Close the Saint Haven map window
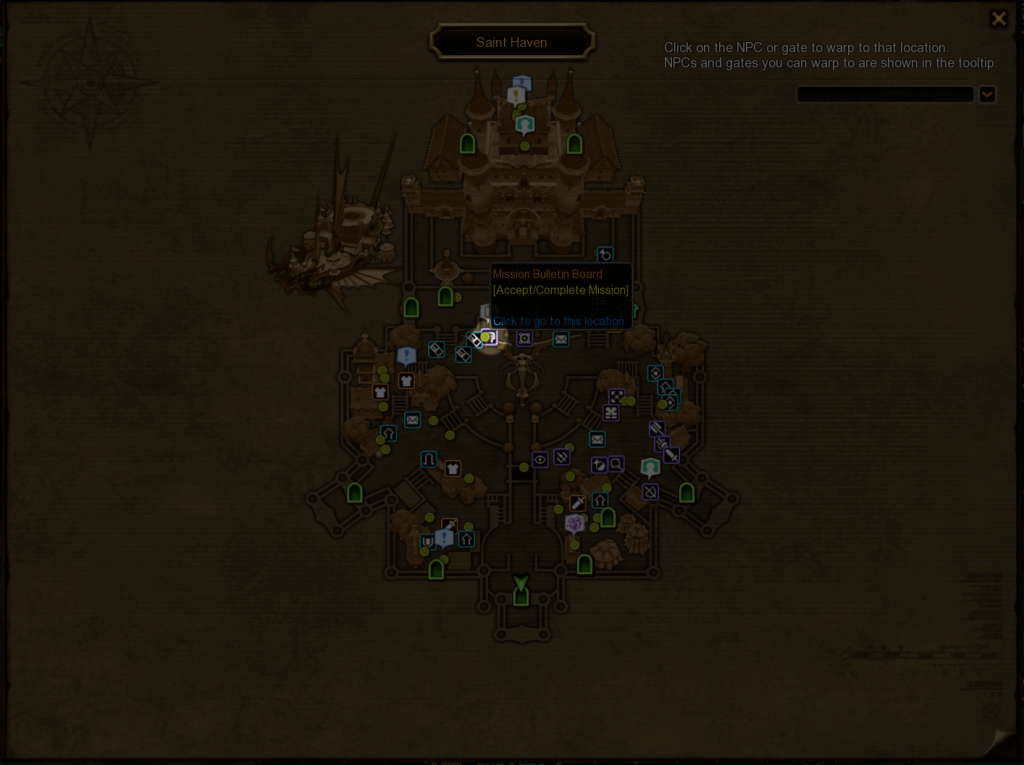The image size is (1024, 765). tap(998, 19)
